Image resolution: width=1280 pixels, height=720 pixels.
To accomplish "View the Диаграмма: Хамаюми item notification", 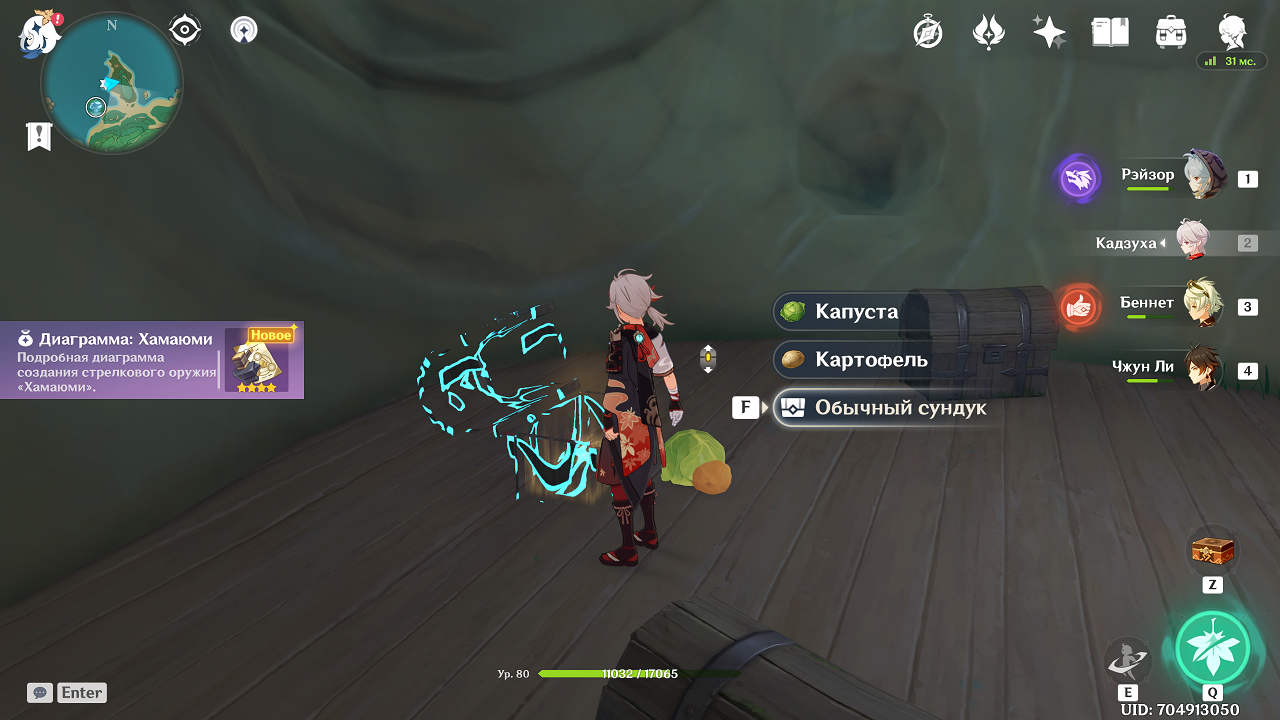I will click(152, 360).
